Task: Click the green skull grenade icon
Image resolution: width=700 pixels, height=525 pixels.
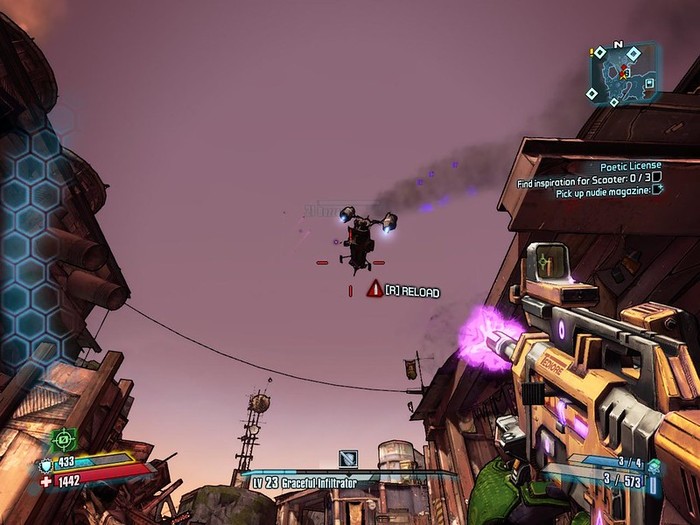Action: click(x=653, y=465)
